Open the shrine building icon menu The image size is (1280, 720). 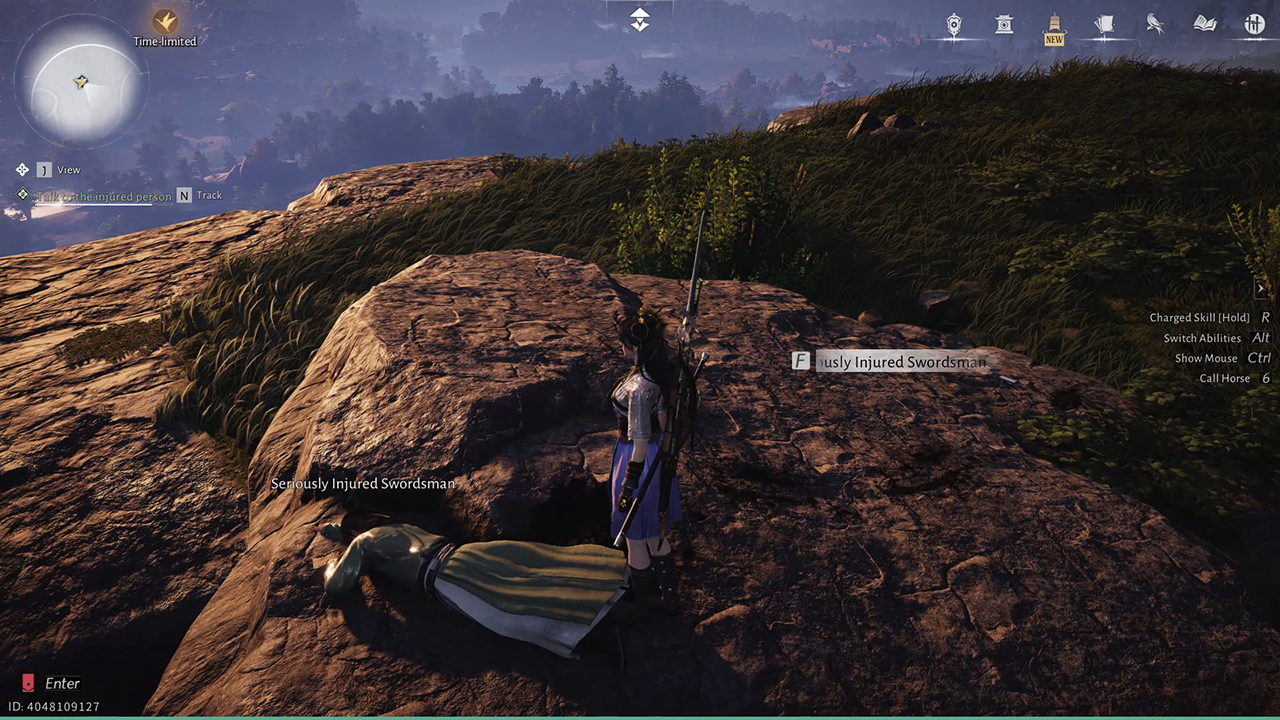(x=1004, y=25)
